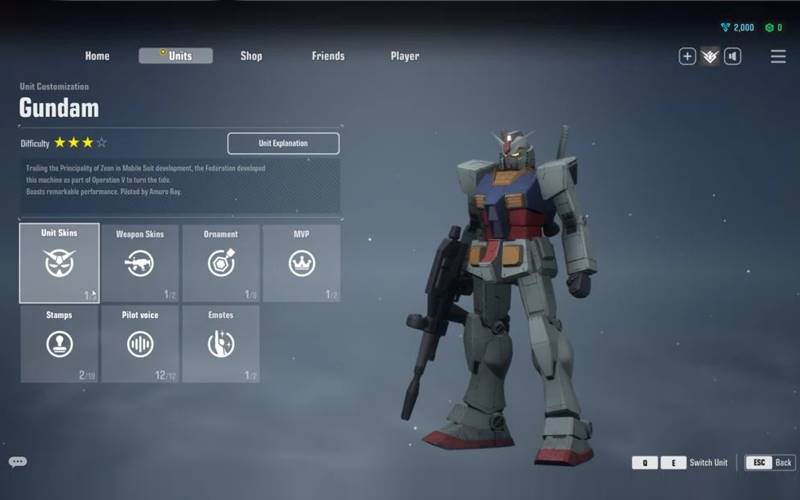Click the Unit Explanation button
The width and height of the screenshot is (800, 500).
(x=283, y=143)
